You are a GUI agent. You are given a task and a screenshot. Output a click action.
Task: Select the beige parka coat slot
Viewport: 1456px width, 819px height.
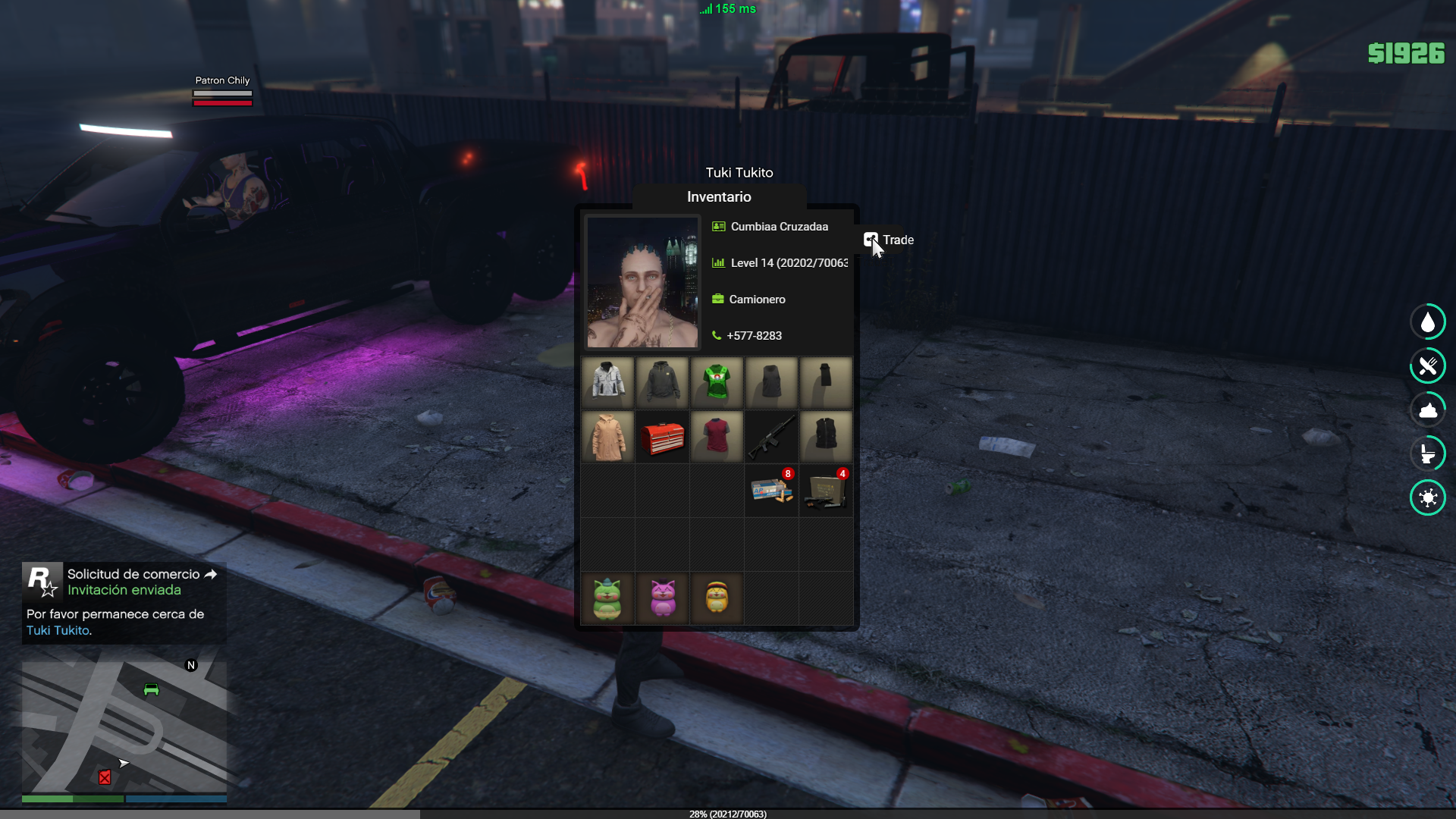point(607,437)
